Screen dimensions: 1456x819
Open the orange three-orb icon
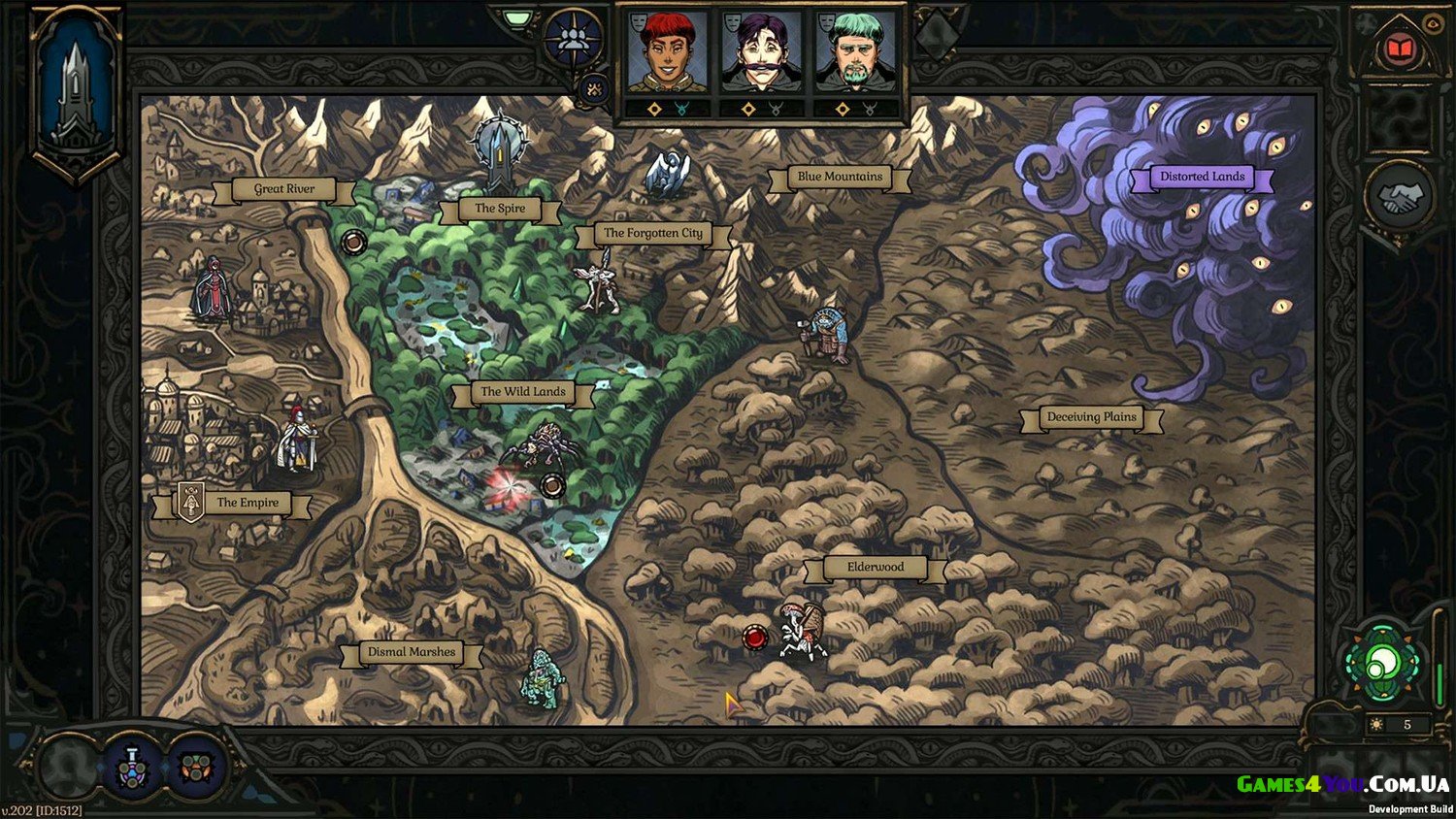tap(196, 767)
